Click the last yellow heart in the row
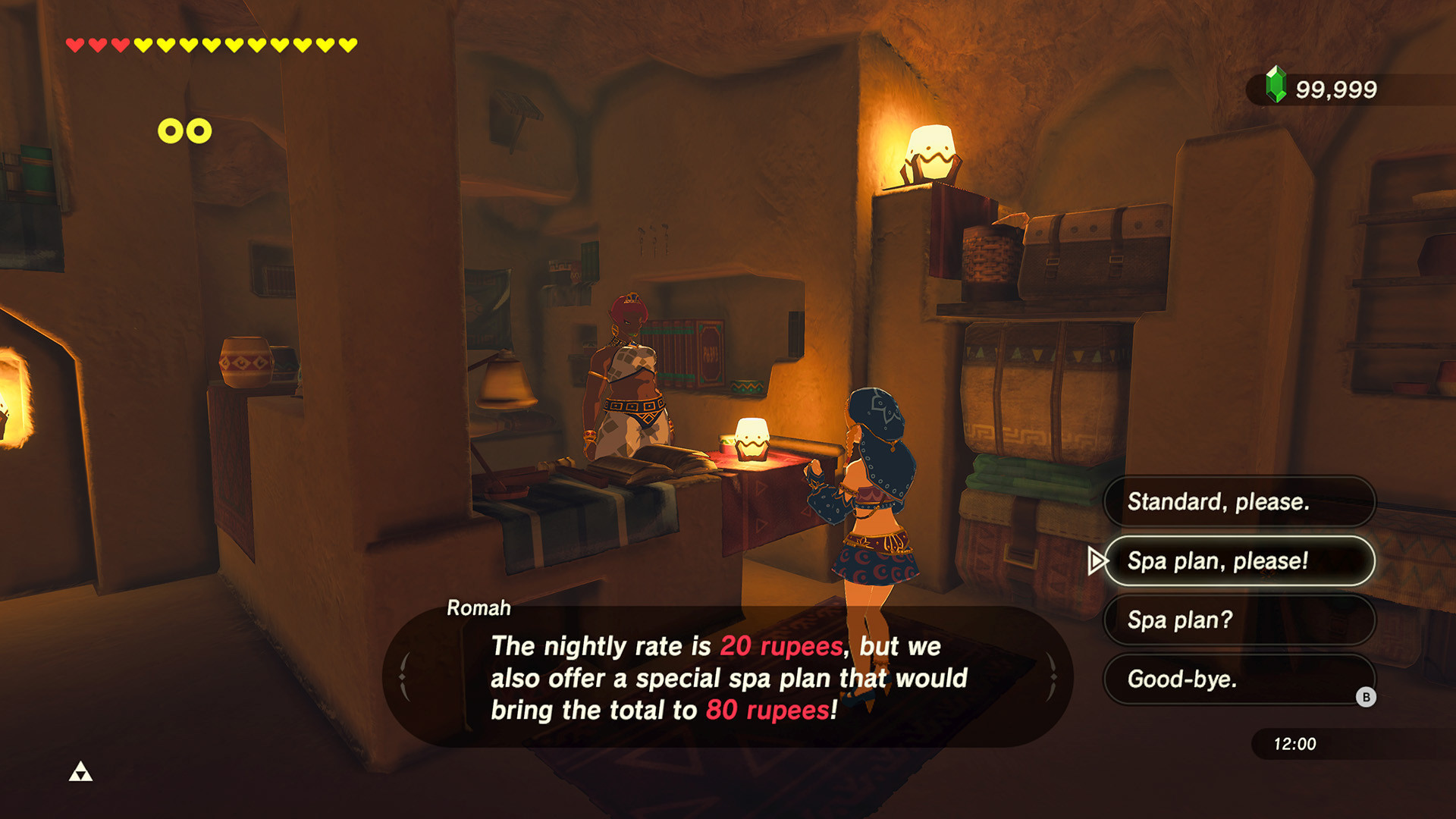 tap(347, 43)
